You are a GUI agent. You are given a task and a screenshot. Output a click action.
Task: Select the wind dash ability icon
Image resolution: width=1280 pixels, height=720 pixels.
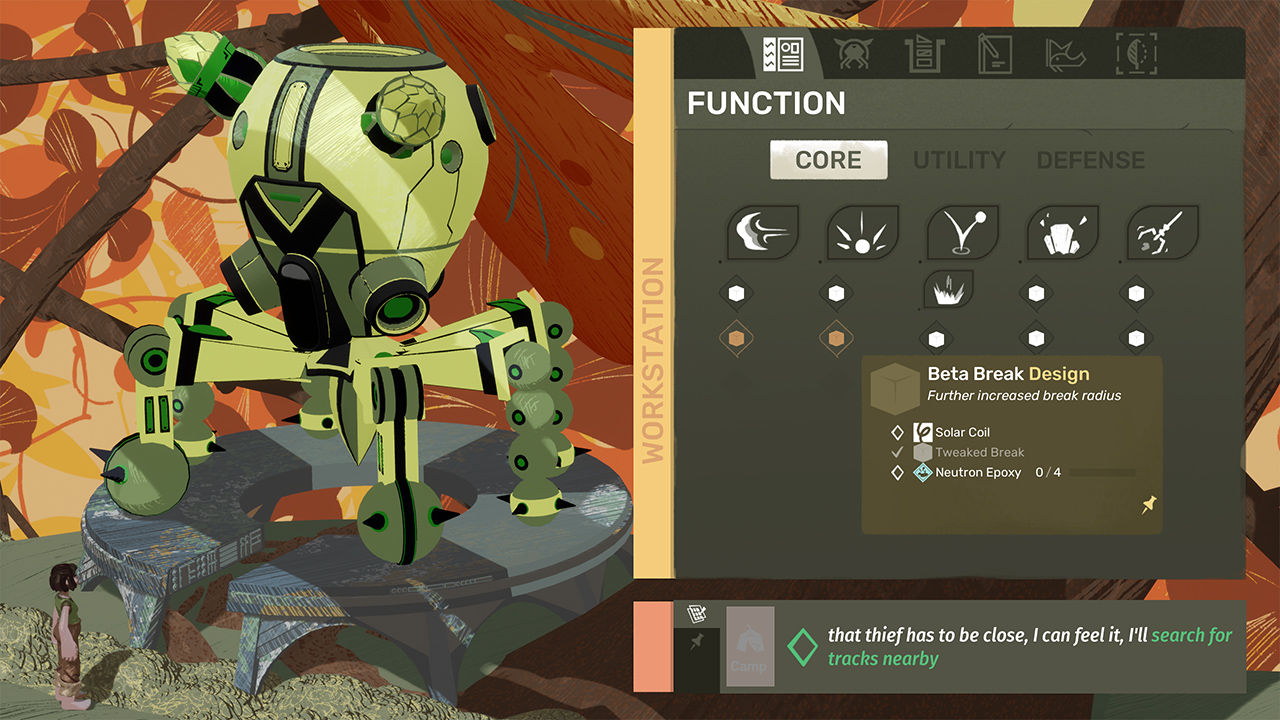[x=763, y=233]
